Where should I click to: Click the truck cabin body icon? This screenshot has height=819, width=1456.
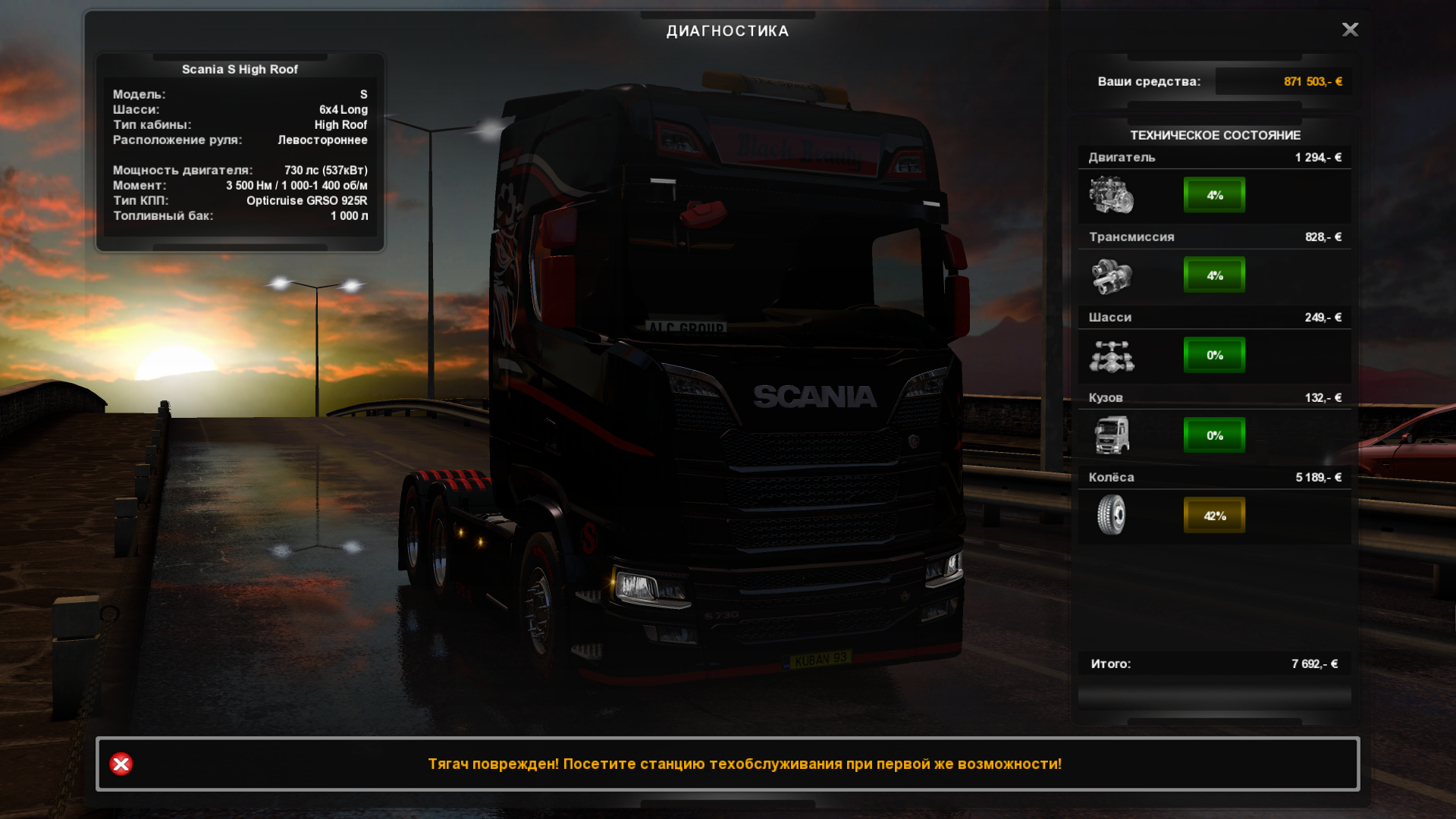coord(1111,435)
